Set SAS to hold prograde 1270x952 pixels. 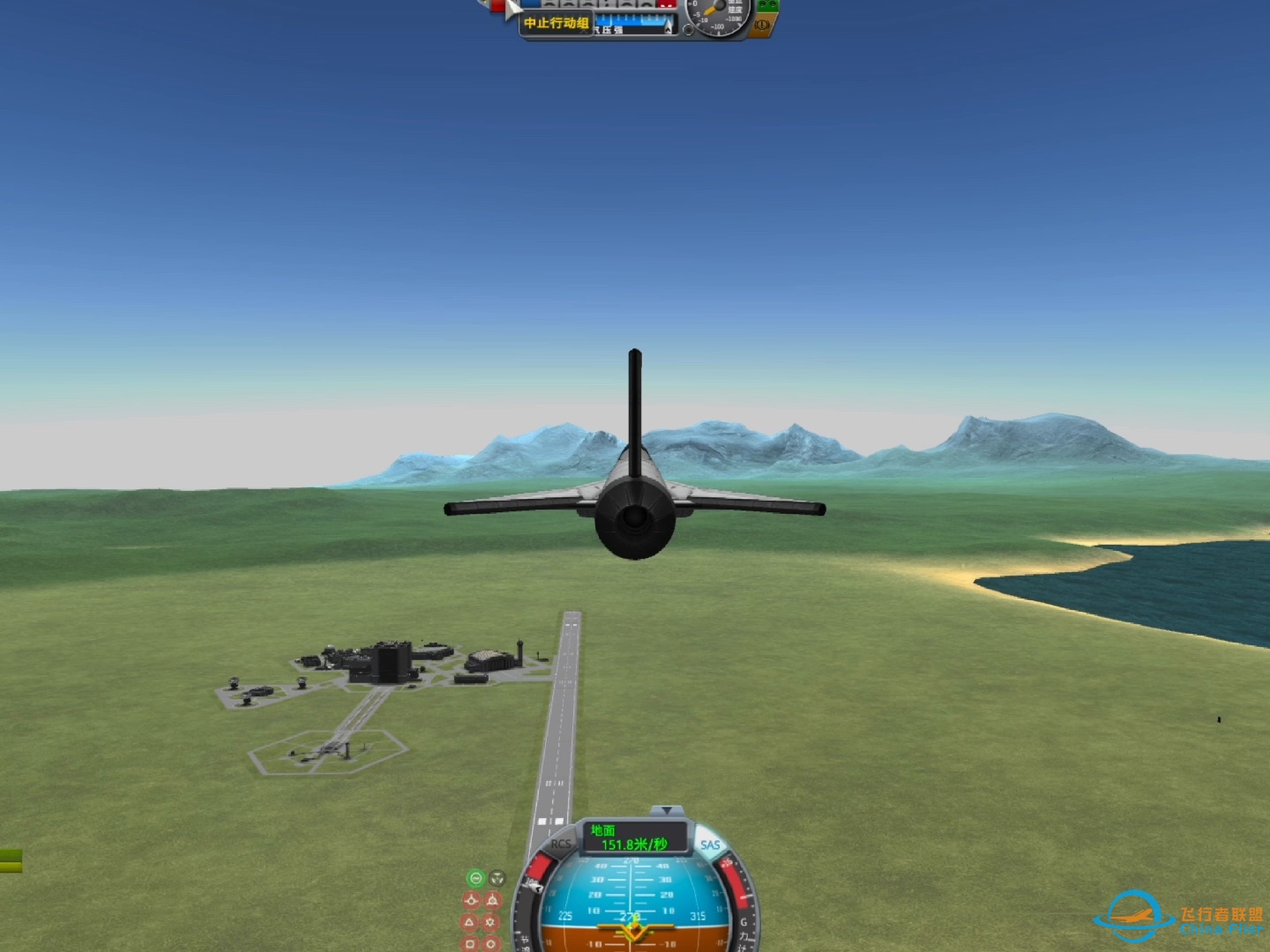(x=471, y=900)
